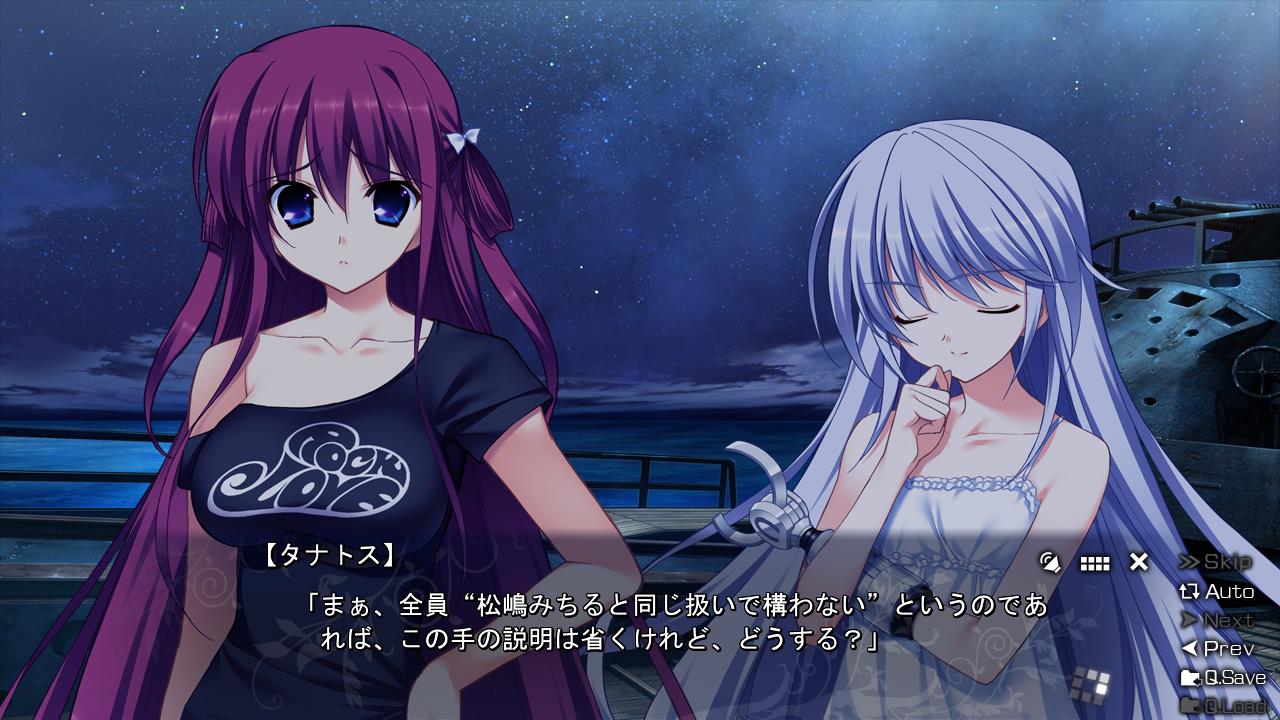Replay the voice line with the speaker icon
Viewport: 1280px width, 720px height.
tap(1050, 562)
